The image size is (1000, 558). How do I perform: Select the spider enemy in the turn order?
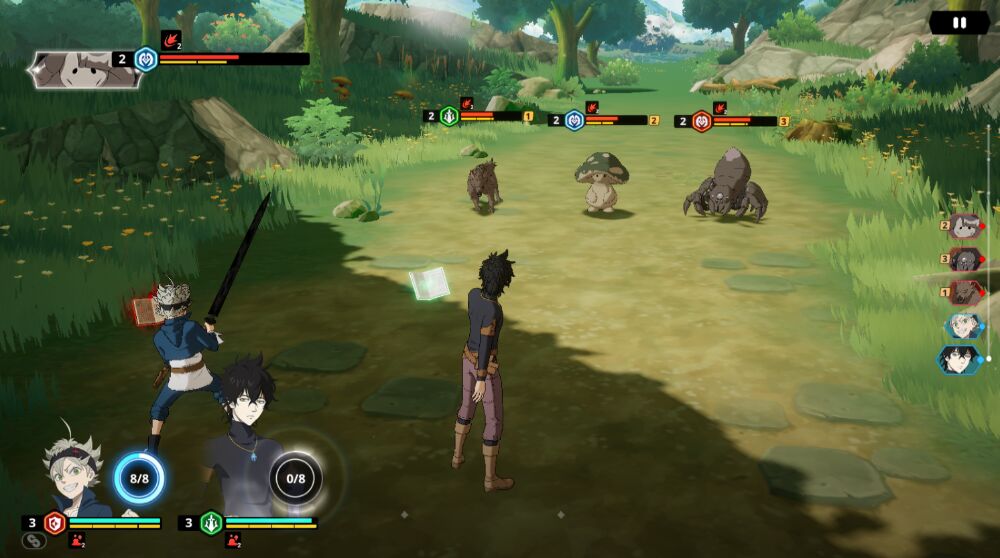click(x=965, y=259)
